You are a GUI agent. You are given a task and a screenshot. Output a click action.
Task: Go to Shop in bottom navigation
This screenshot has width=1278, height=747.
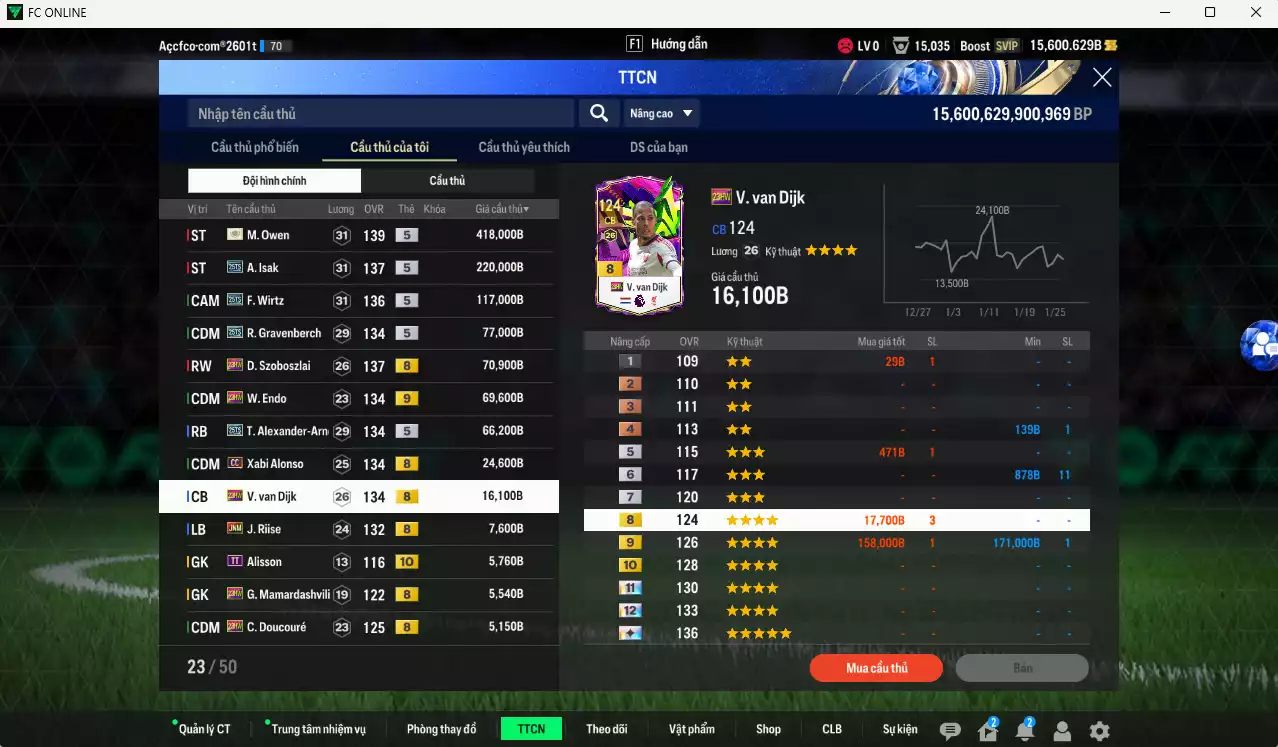coord(768,729)
